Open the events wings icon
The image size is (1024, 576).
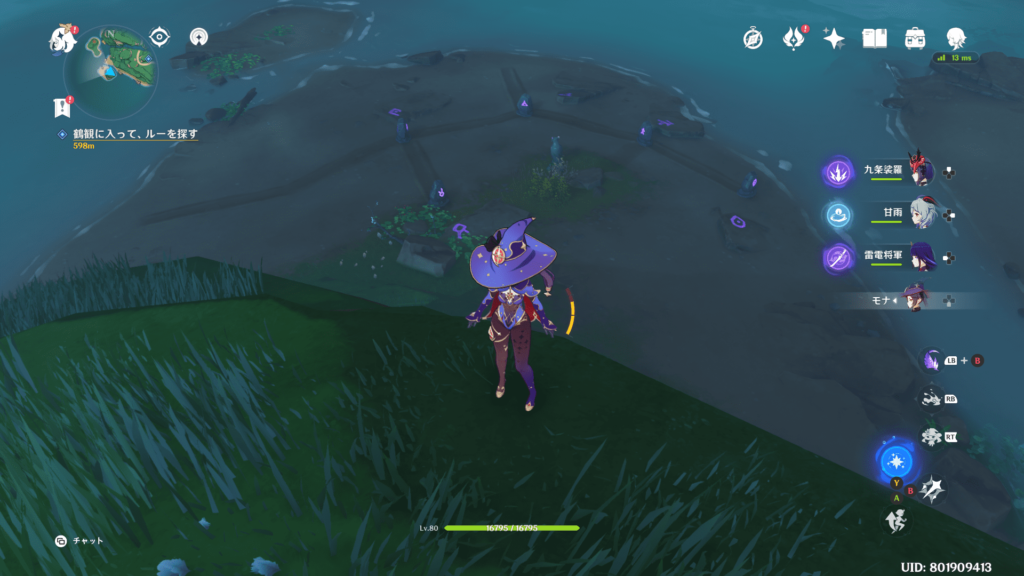click(x=793, y=38)
